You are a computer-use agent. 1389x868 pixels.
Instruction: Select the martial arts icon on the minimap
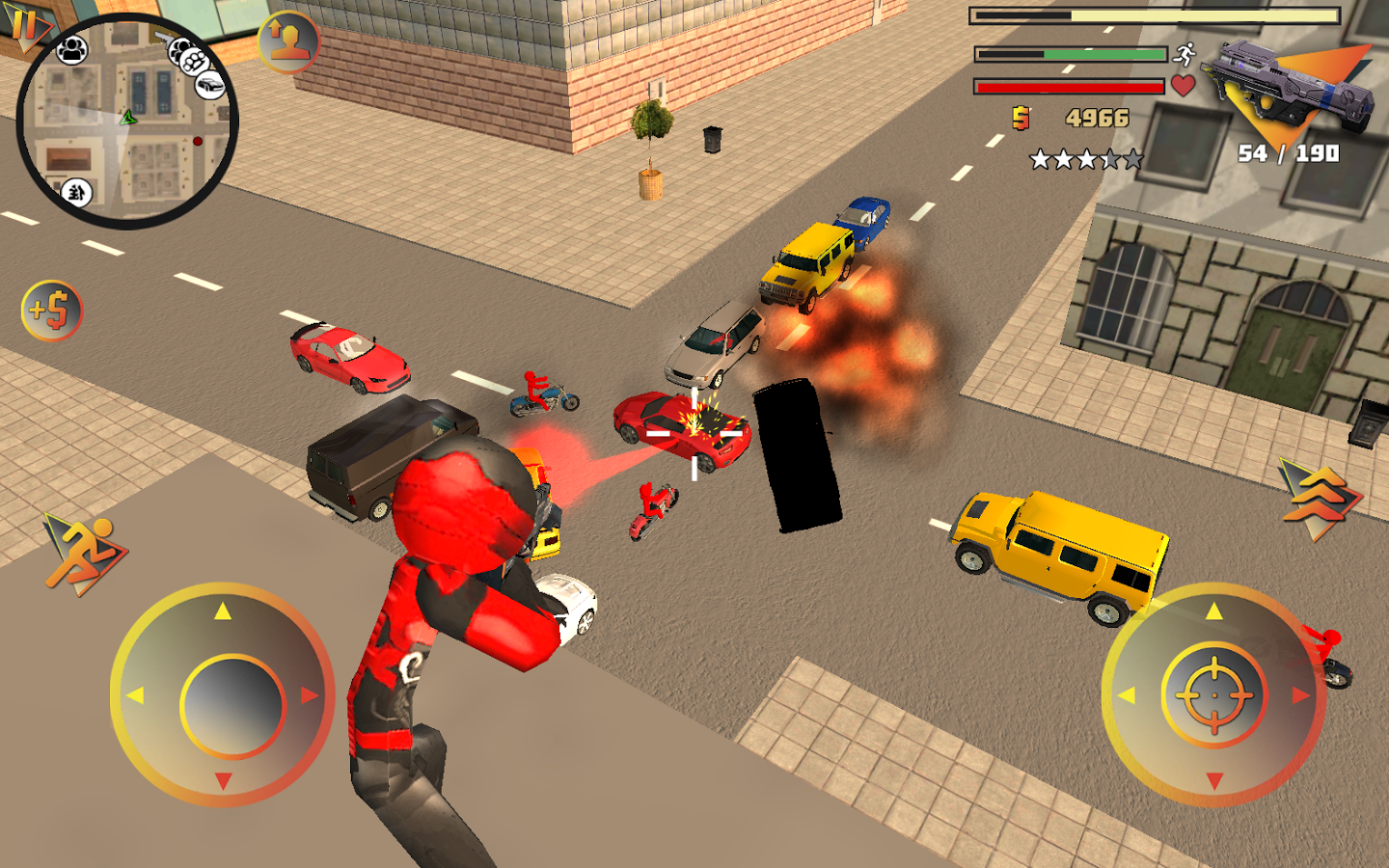[77, 192]
